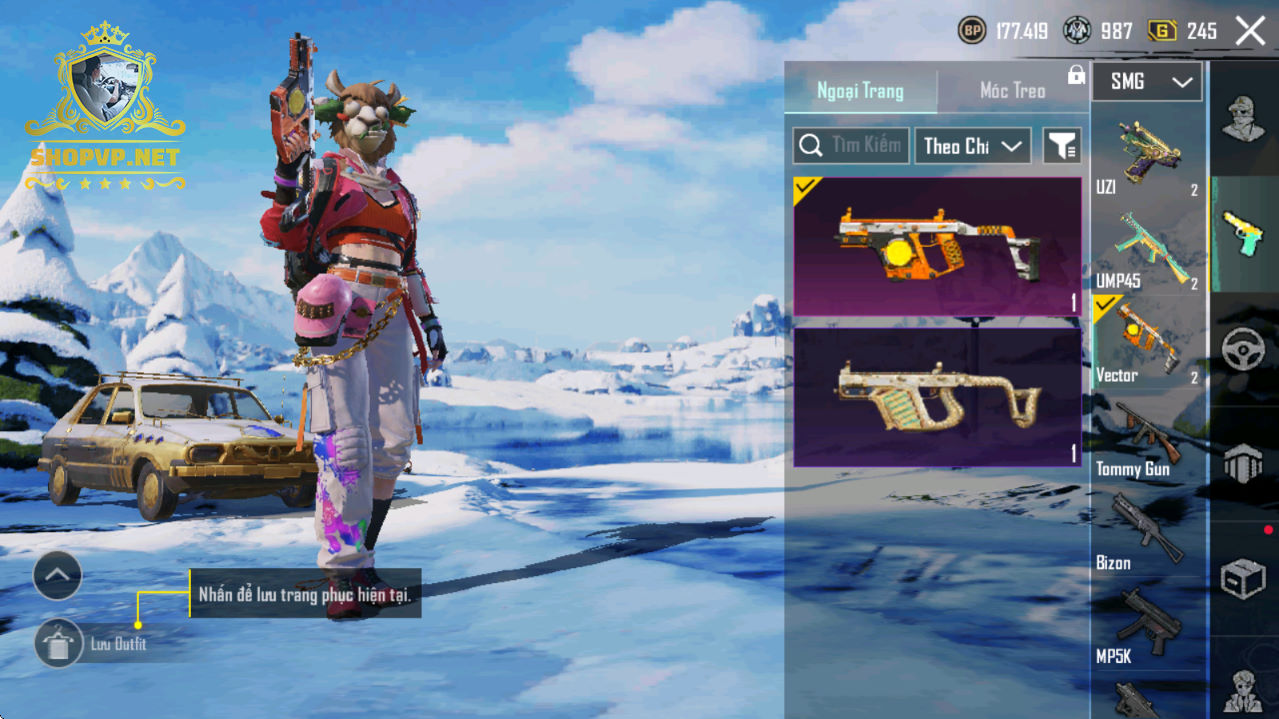Switch to the steering wheel vehicle category
The height and width of the screenshot is (719, 1279).
(1243, 349)
